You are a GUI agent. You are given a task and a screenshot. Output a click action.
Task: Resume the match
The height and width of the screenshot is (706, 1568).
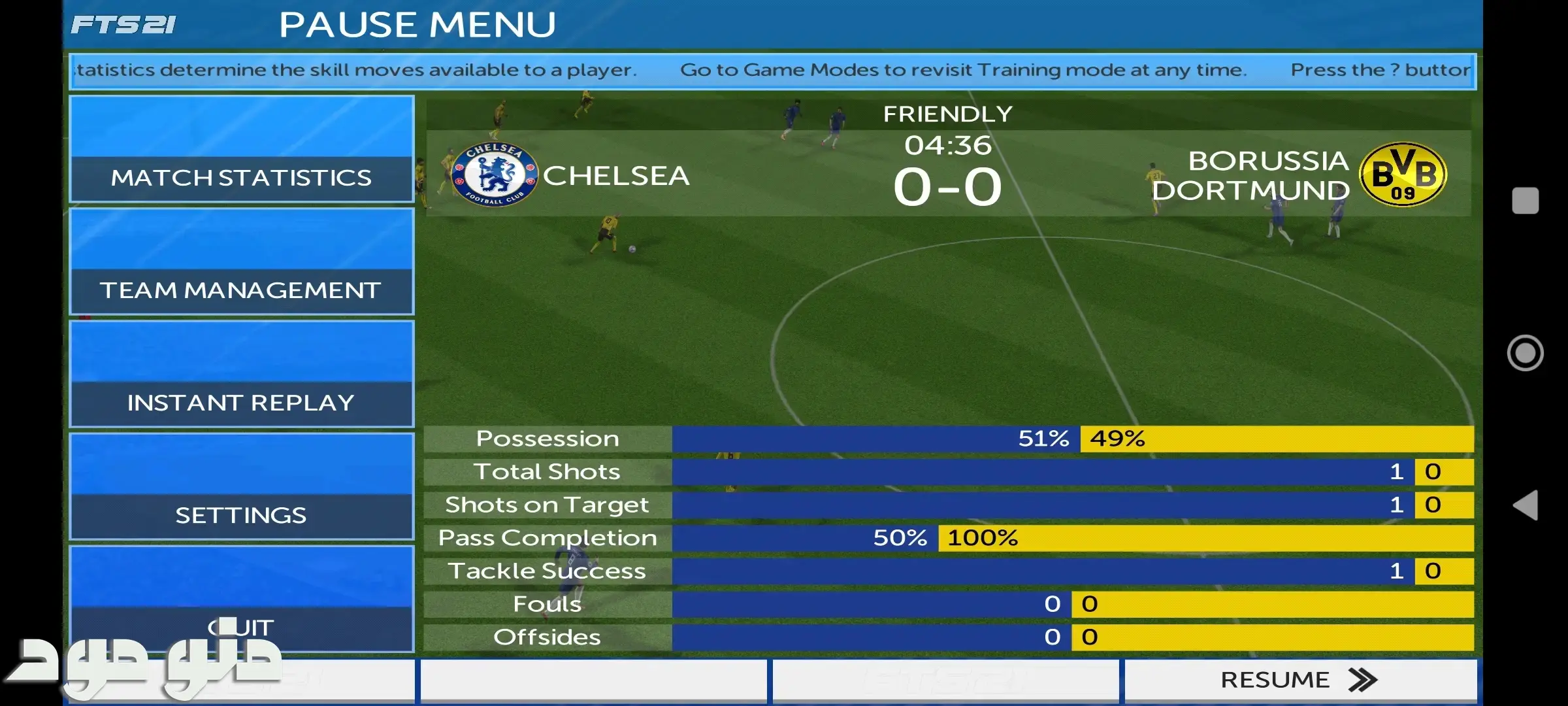[x=1299, y=681]
